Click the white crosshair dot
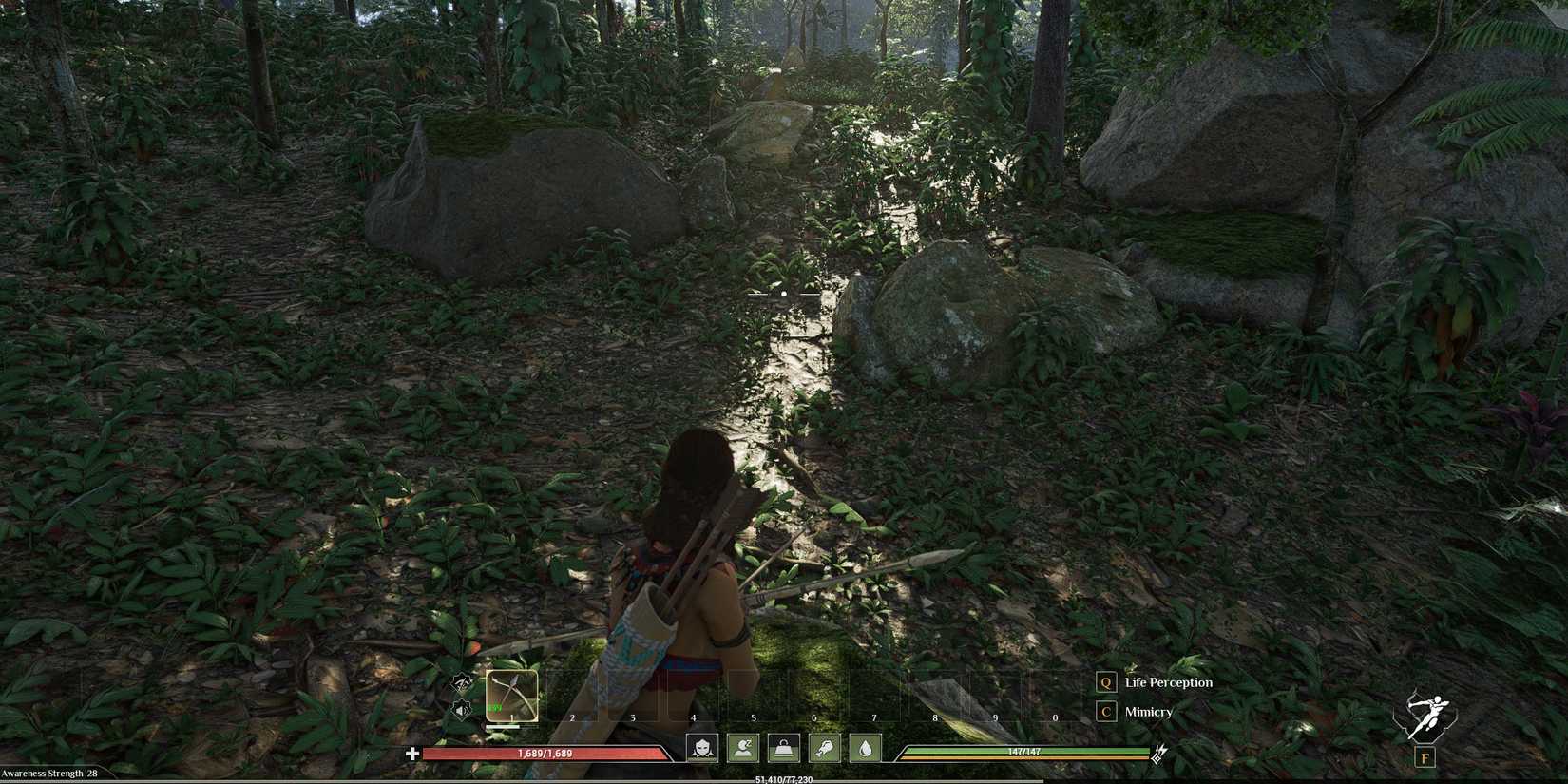The height and width of the screenshot is (784, 1568). pos(783,295)
